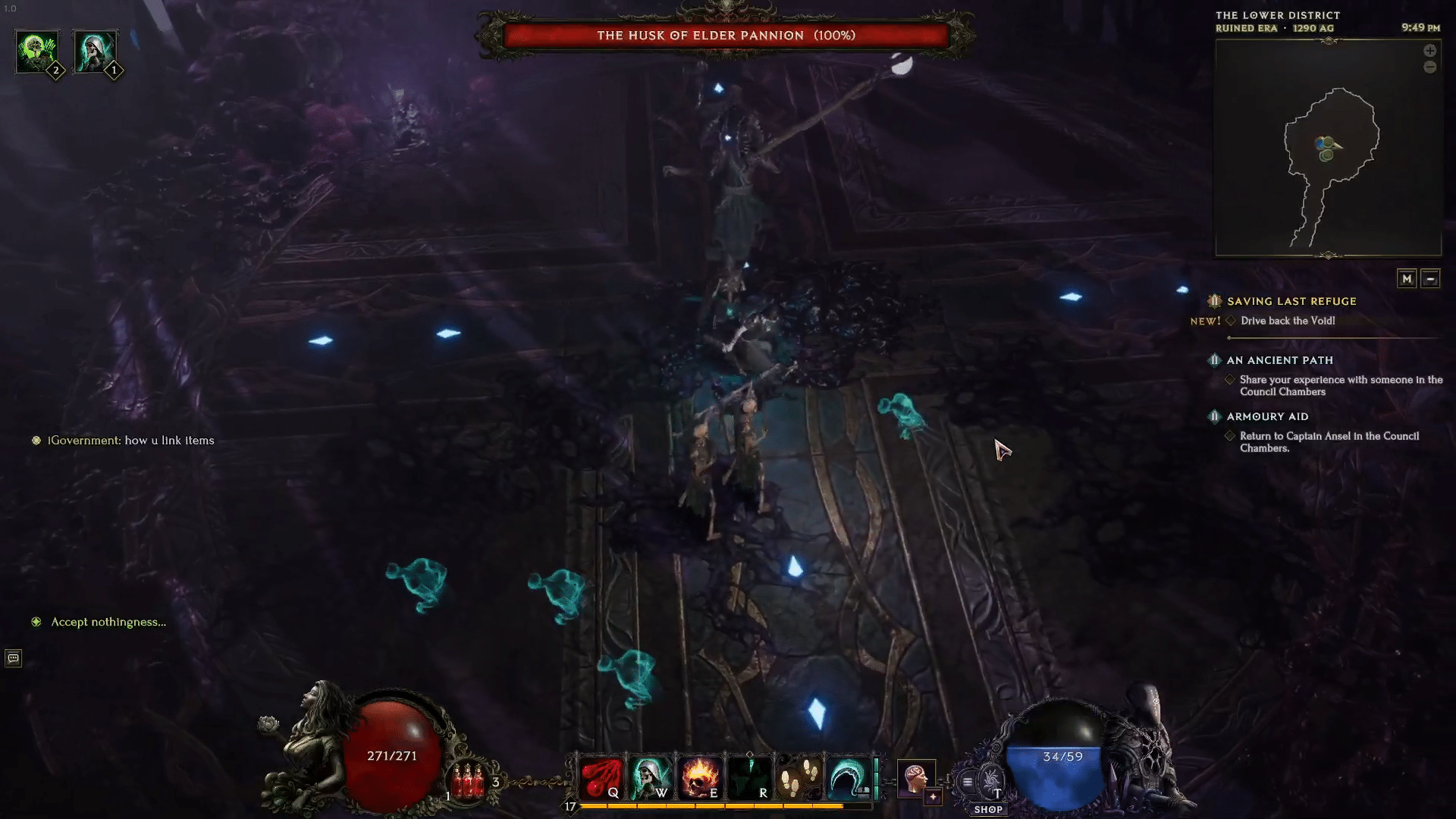Click the hamburger menu icon beside the Shop emblem
The height and width of the screenshot is (819, 1456).
pos(968,780)
